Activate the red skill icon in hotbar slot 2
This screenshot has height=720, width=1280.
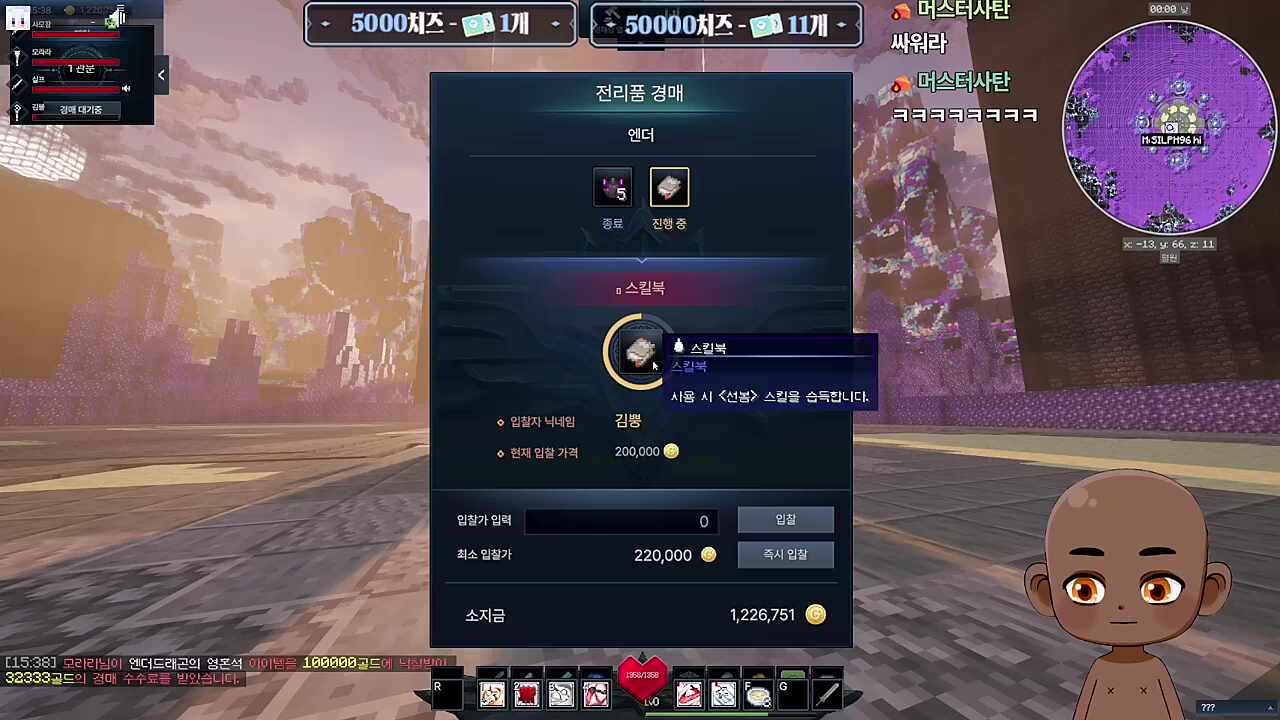(527, 694)
